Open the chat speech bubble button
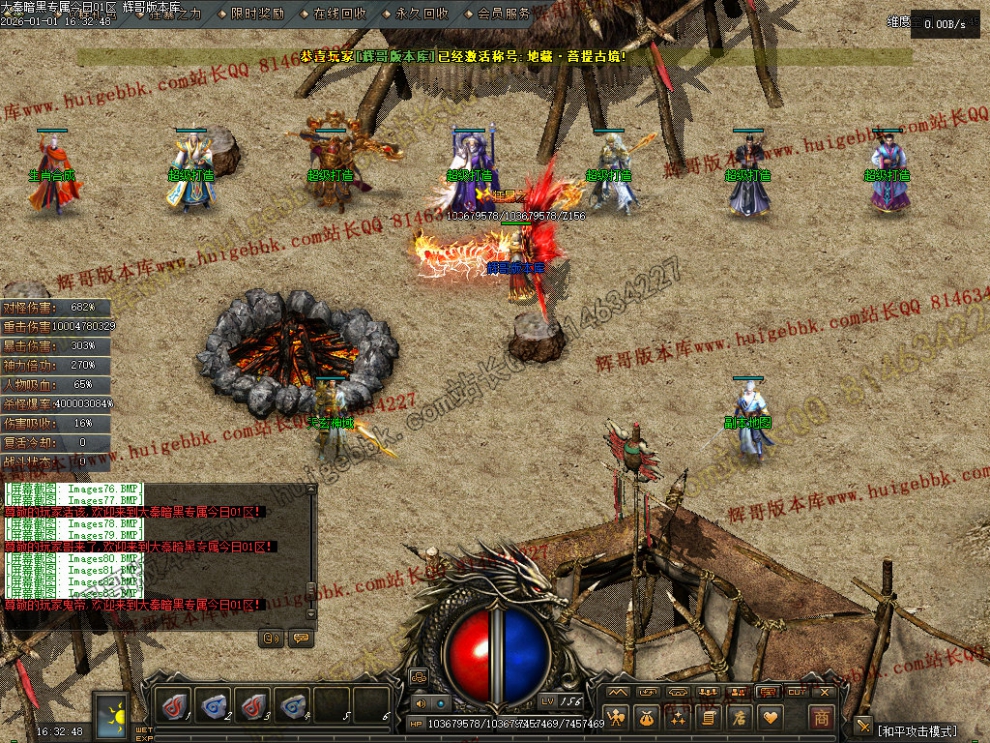The height and width of the screenshot is (743, 990). [x=299, y=637]
